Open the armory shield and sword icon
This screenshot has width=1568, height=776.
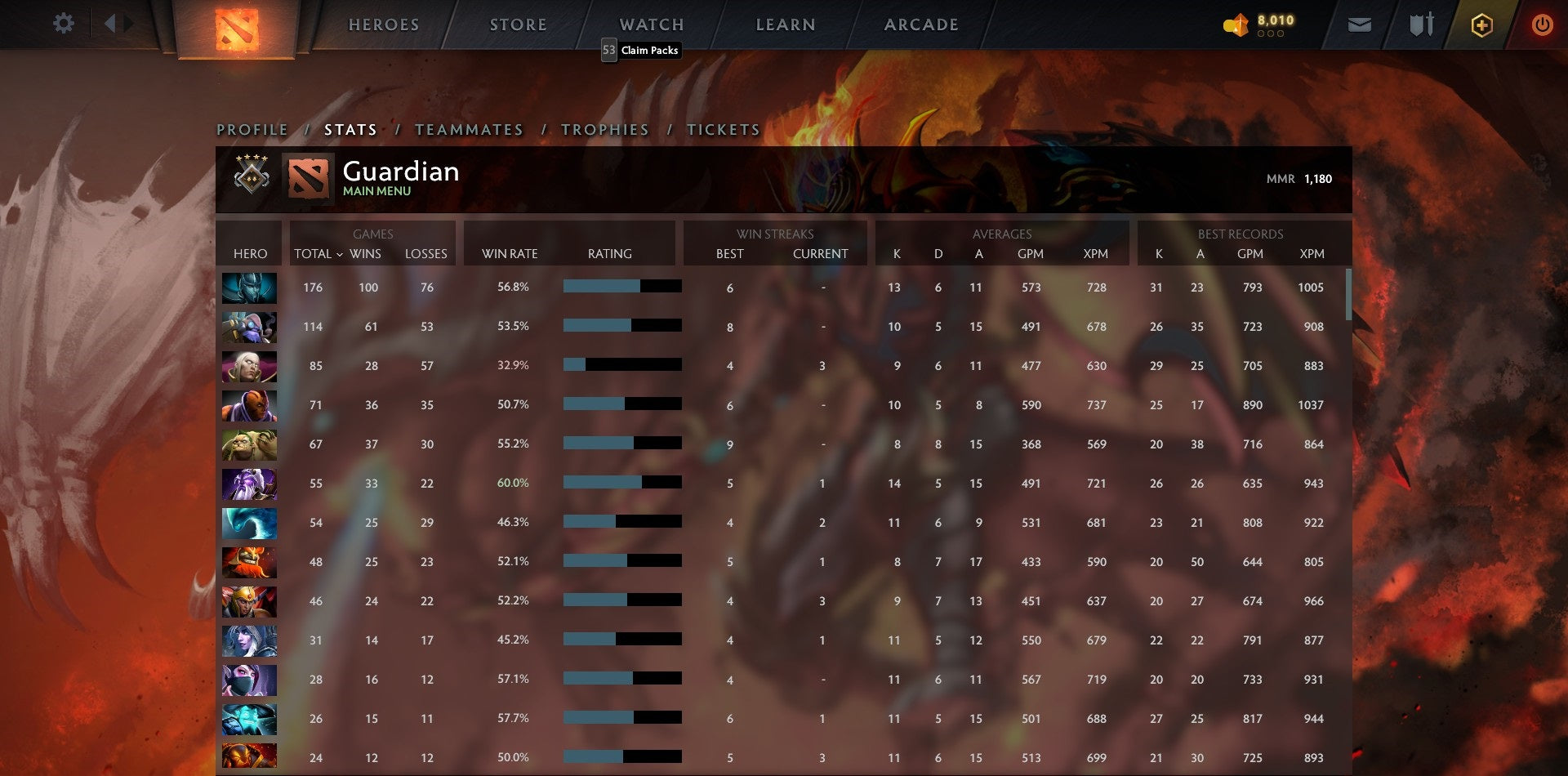[x=1421, y=25]
